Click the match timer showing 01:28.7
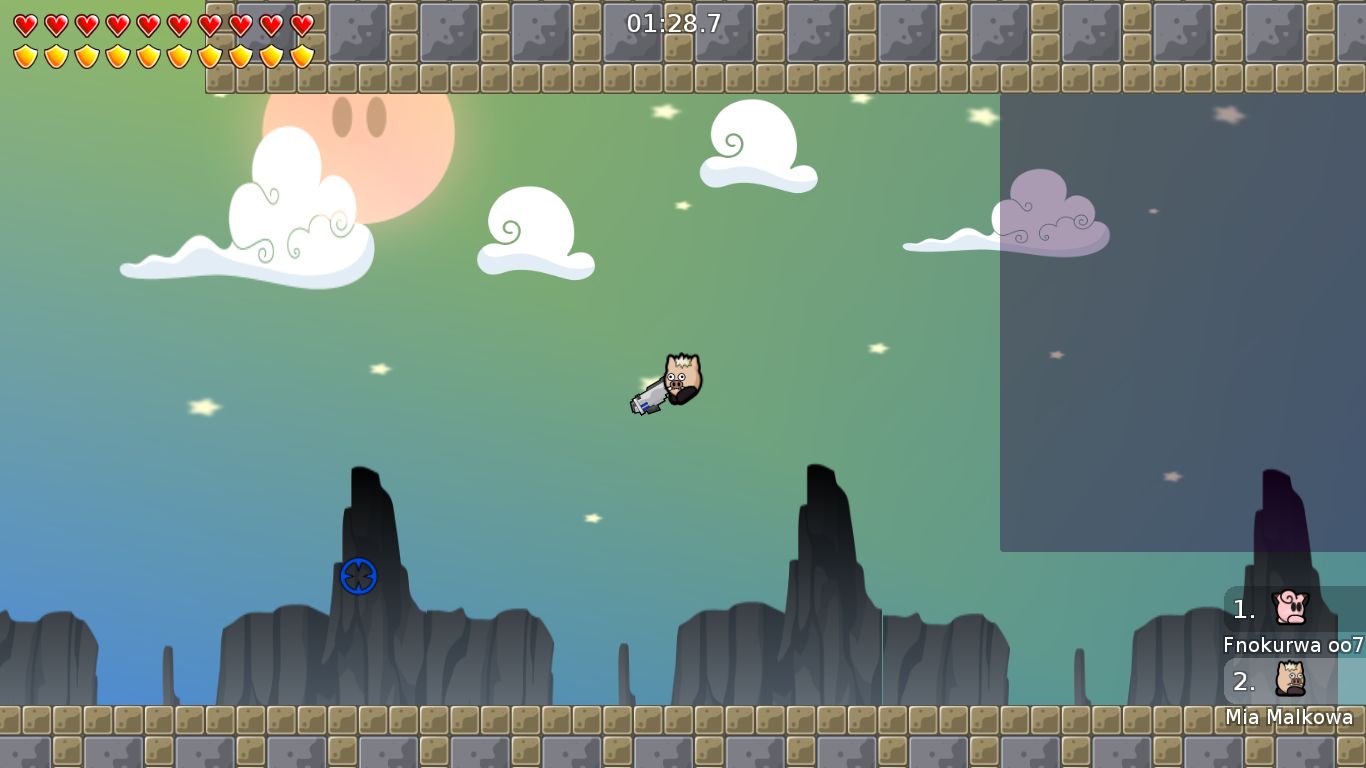 pos(672,22)
